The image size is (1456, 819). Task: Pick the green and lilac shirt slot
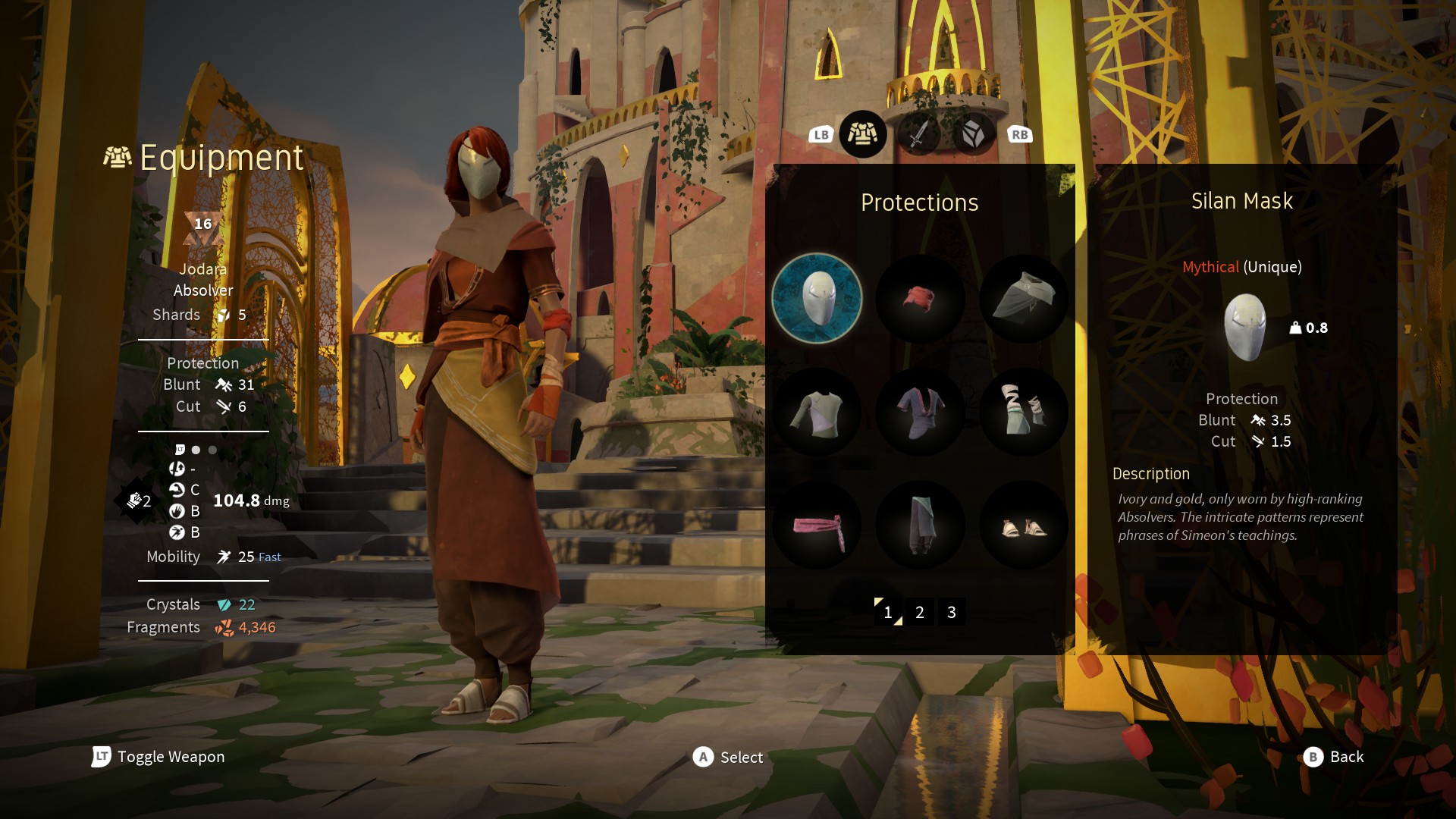tap(817, 412)
